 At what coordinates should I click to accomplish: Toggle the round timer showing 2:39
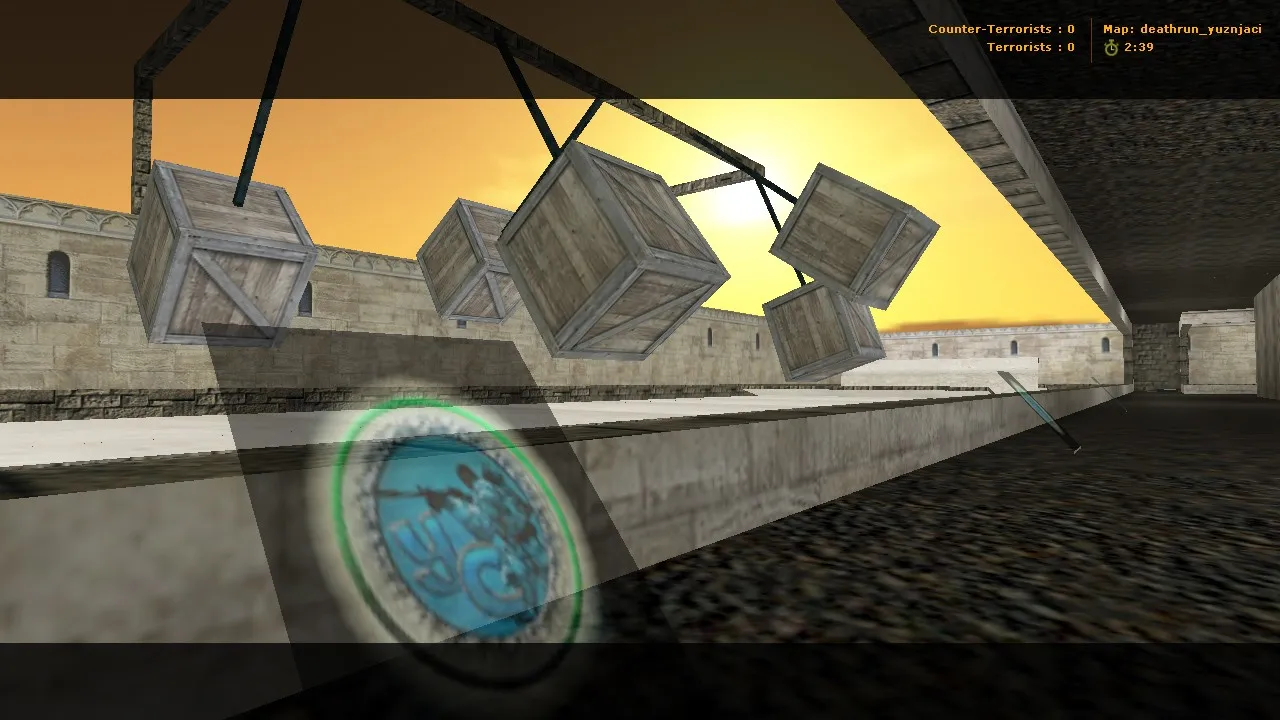click(x=1140, y=47)
